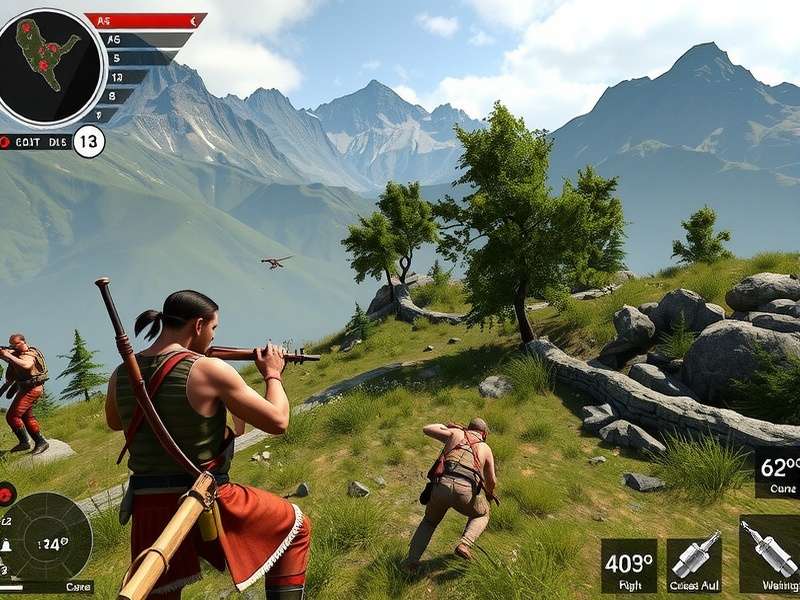Click the white bell icon
The width and height of the screenshot is (800, 600).
(x=5, y=547)
